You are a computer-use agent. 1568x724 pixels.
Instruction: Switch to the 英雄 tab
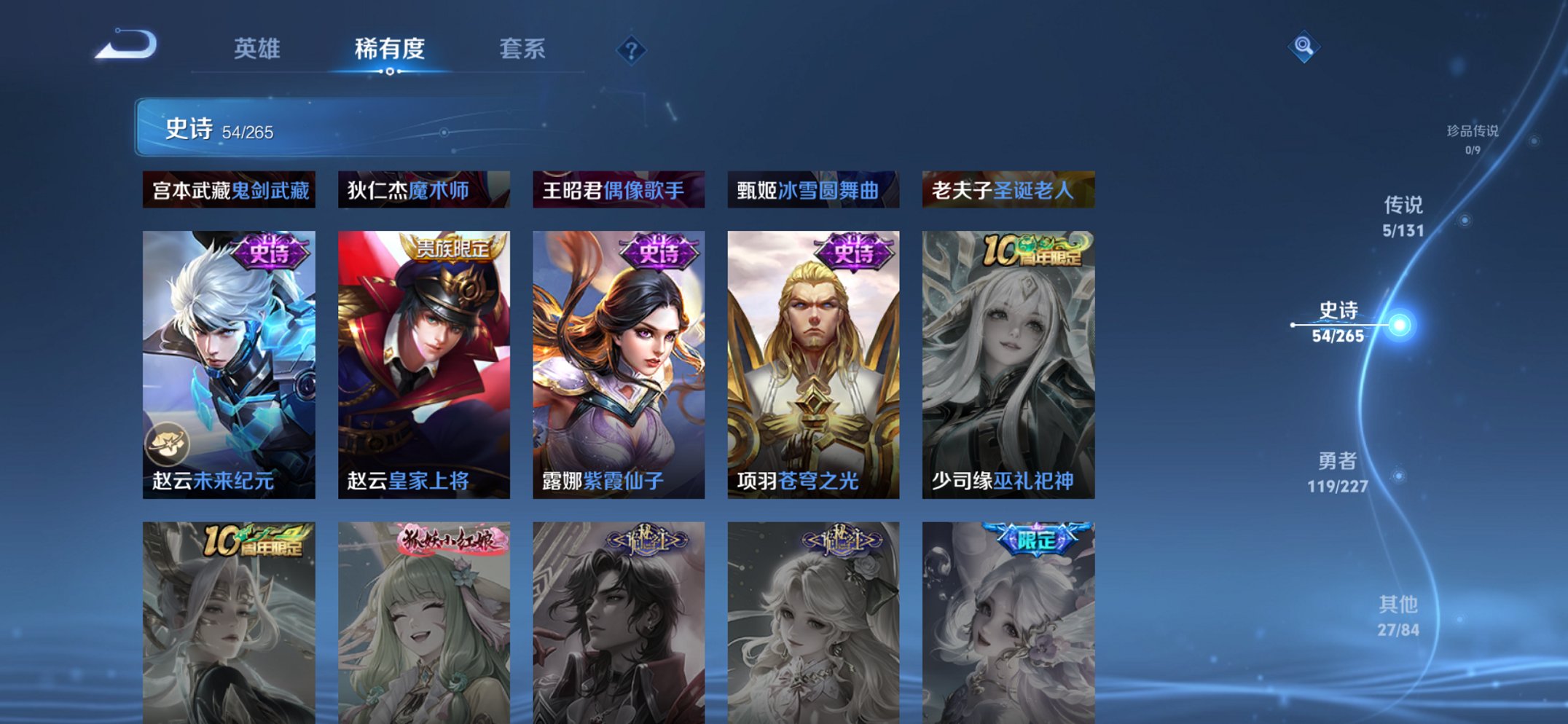[259, 49]
